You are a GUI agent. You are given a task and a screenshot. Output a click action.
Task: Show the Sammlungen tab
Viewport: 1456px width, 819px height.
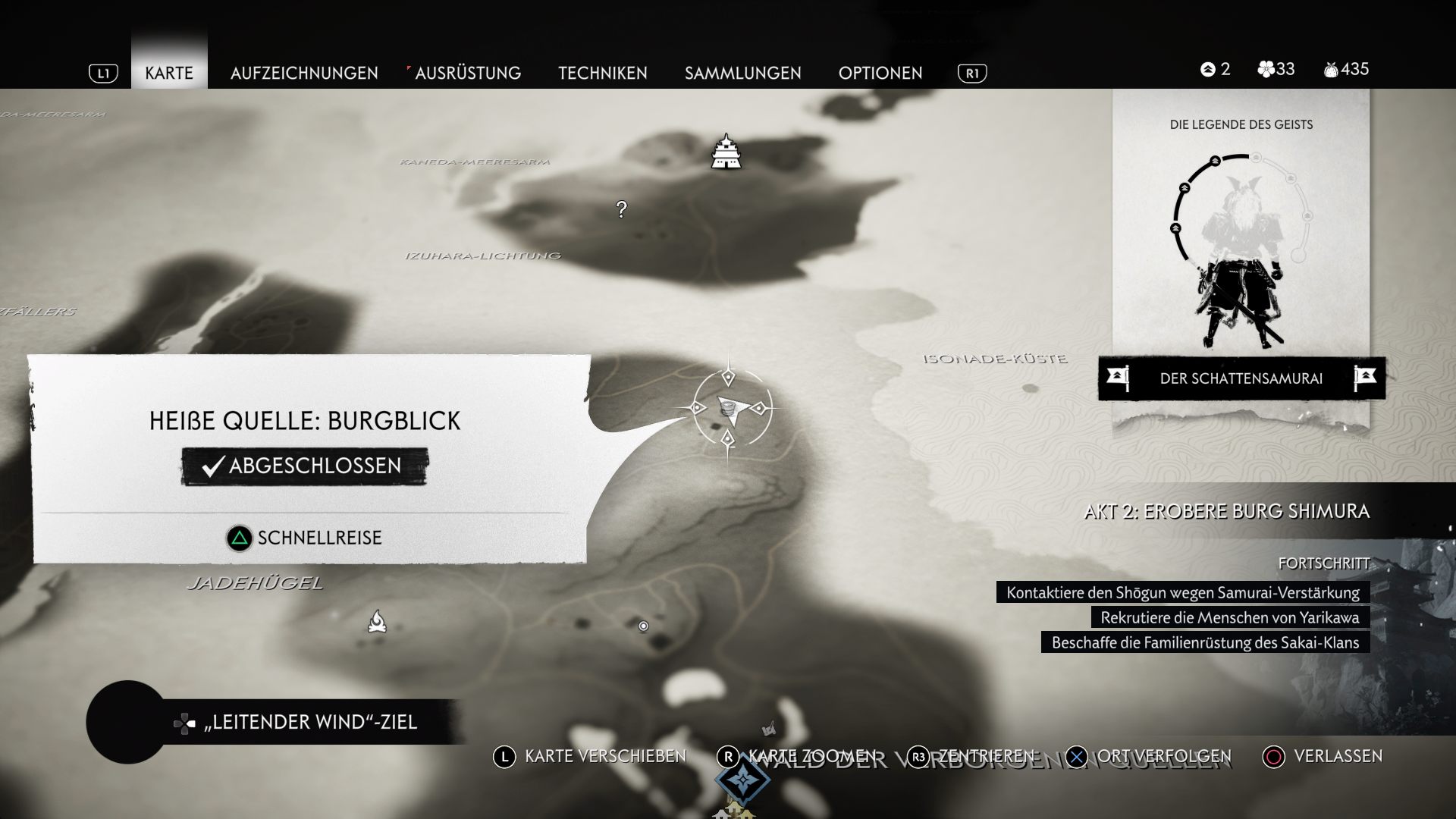(742, 73)
